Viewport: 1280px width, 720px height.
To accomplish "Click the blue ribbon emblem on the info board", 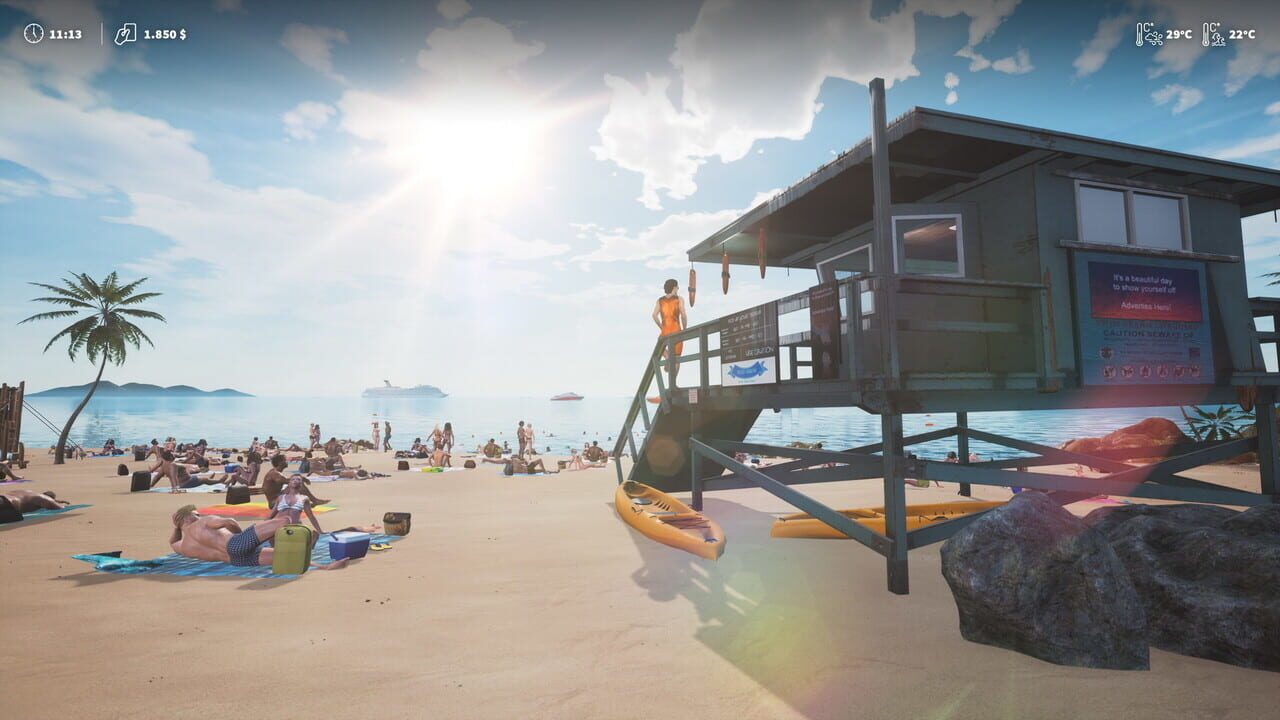I will point(747,370).
